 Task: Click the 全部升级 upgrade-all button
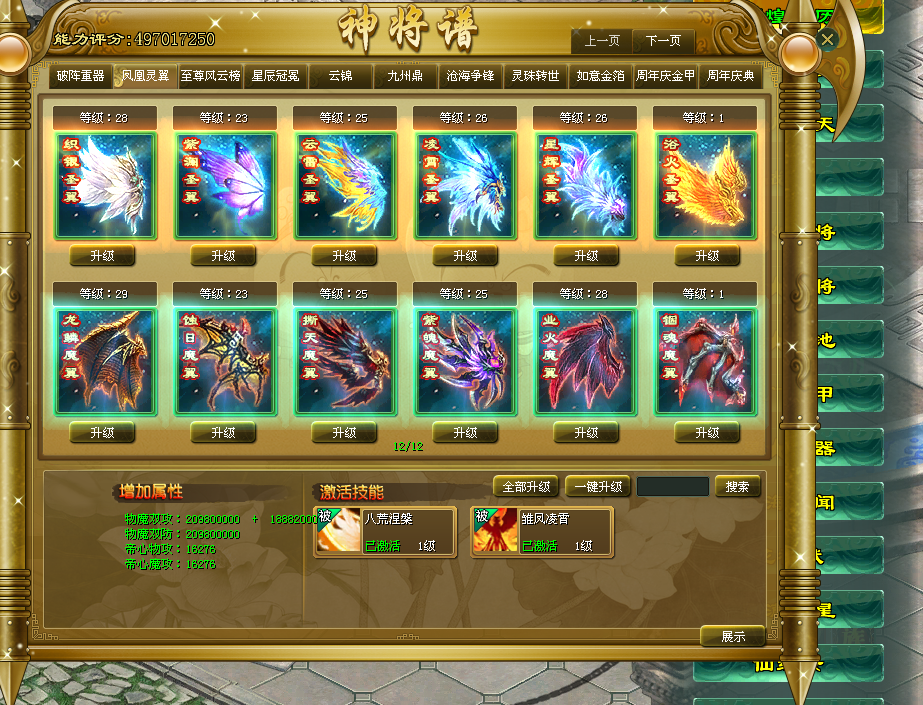point(526,487)
